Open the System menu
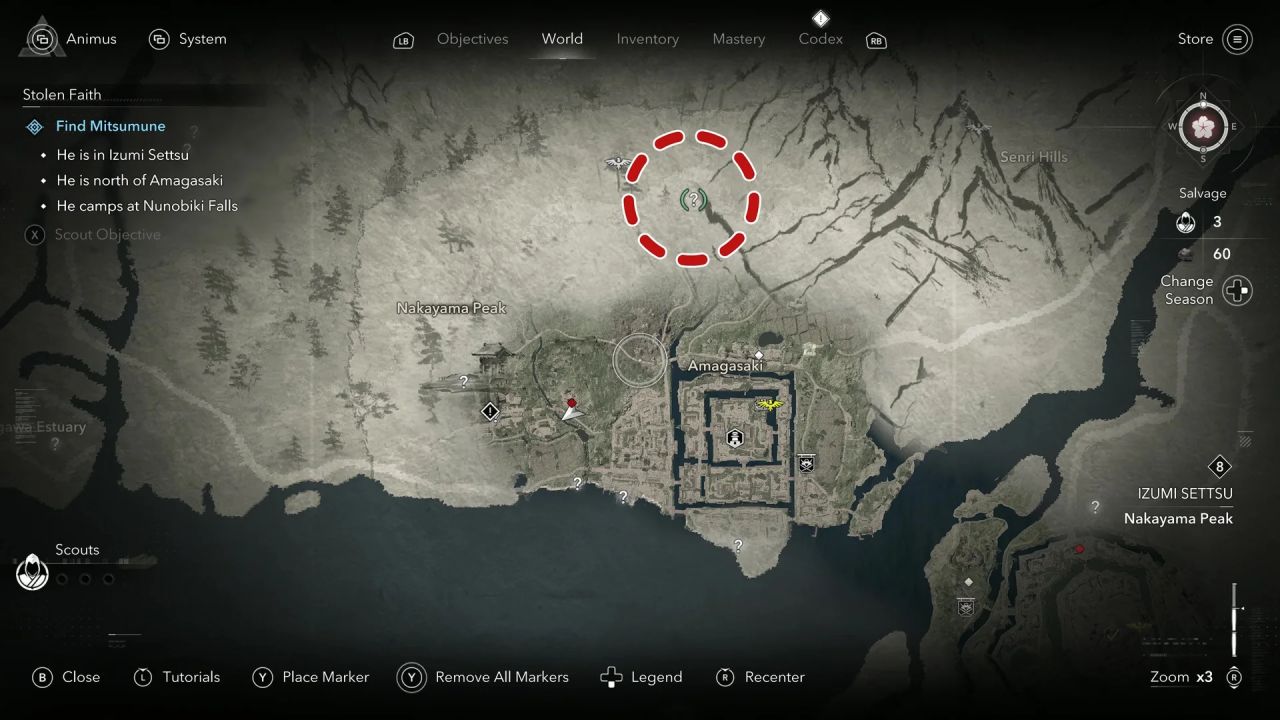Viewport: 1280px width, 720px height. (x=188, y=39)
